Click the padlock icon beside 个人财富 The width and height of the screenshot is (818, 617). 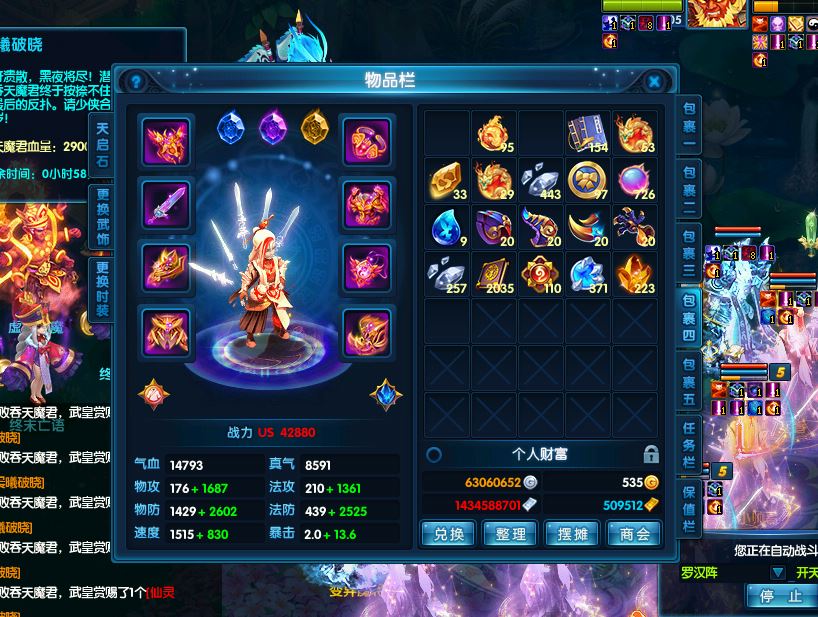(651, 454)
